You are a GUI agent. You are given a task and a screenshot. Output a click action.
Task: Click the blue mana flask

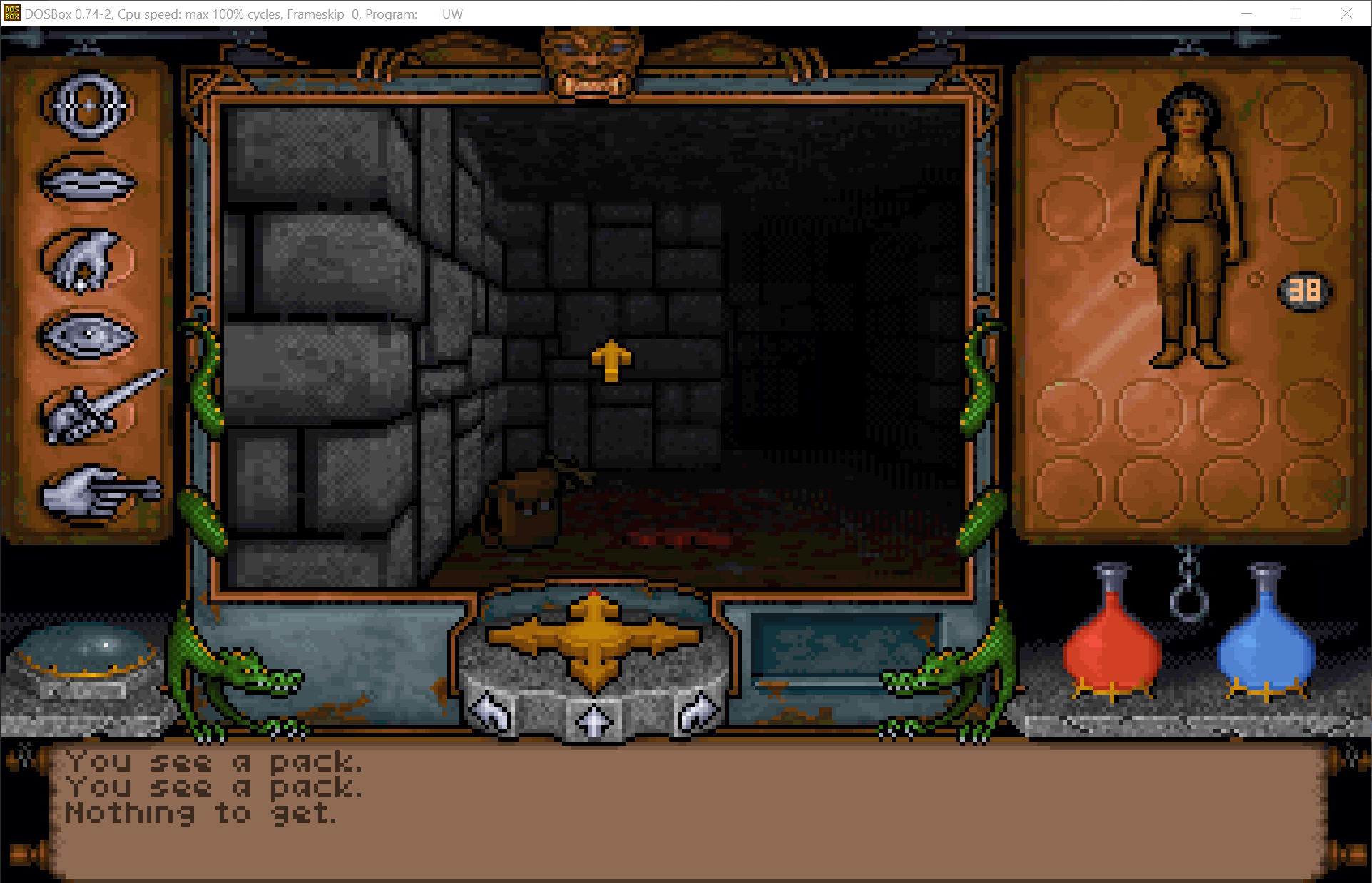(x=1265, y=646)
